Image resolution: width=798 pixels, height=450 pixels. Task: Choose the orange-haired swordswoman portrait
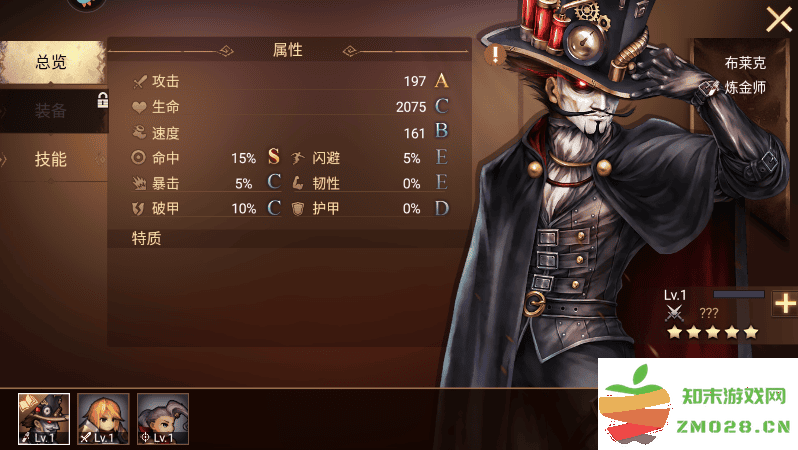point(103,418)
